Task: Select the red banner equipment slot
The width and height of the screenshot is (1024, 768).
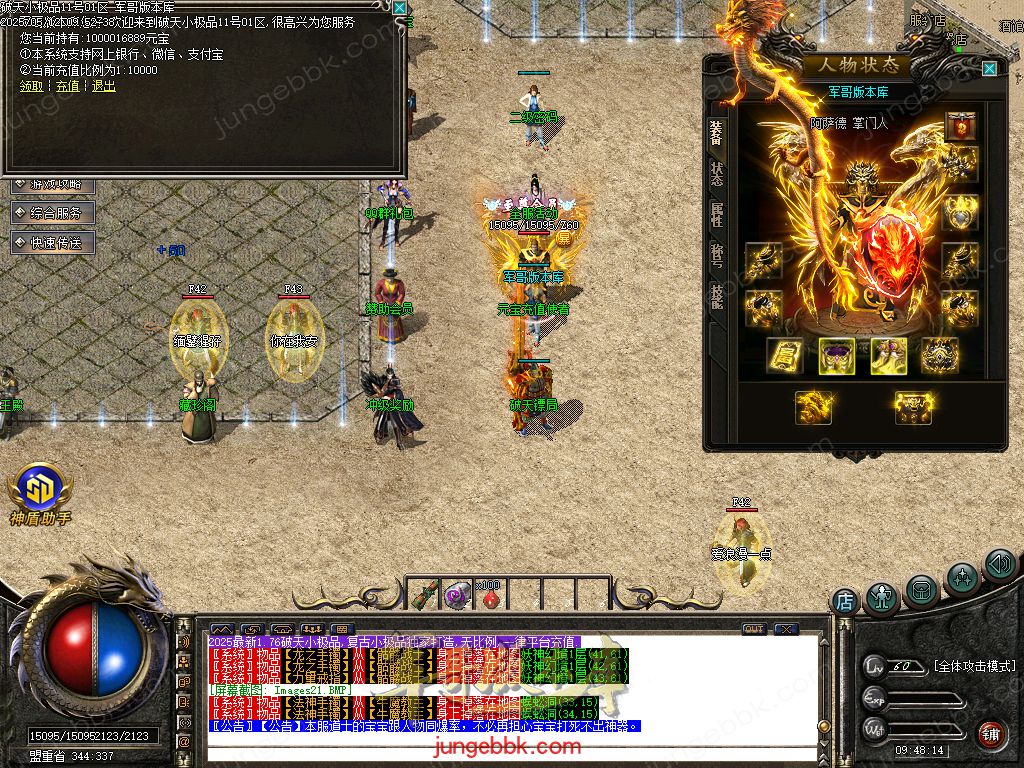Action: pyautogui.click(x=961, y=127)
